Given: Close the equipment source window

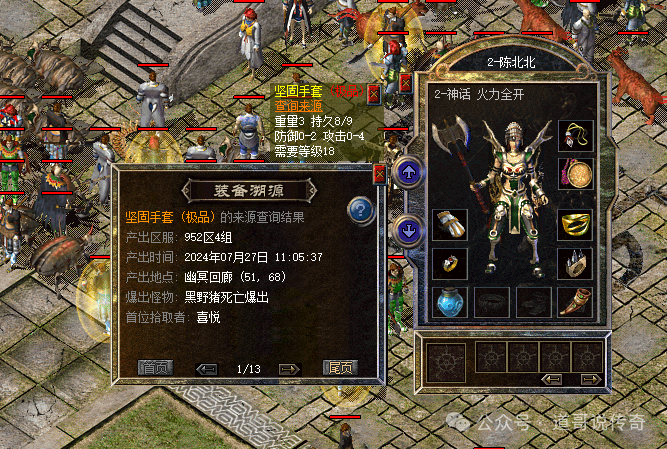Looking at the screenshot, I should (x=379, y=174).
